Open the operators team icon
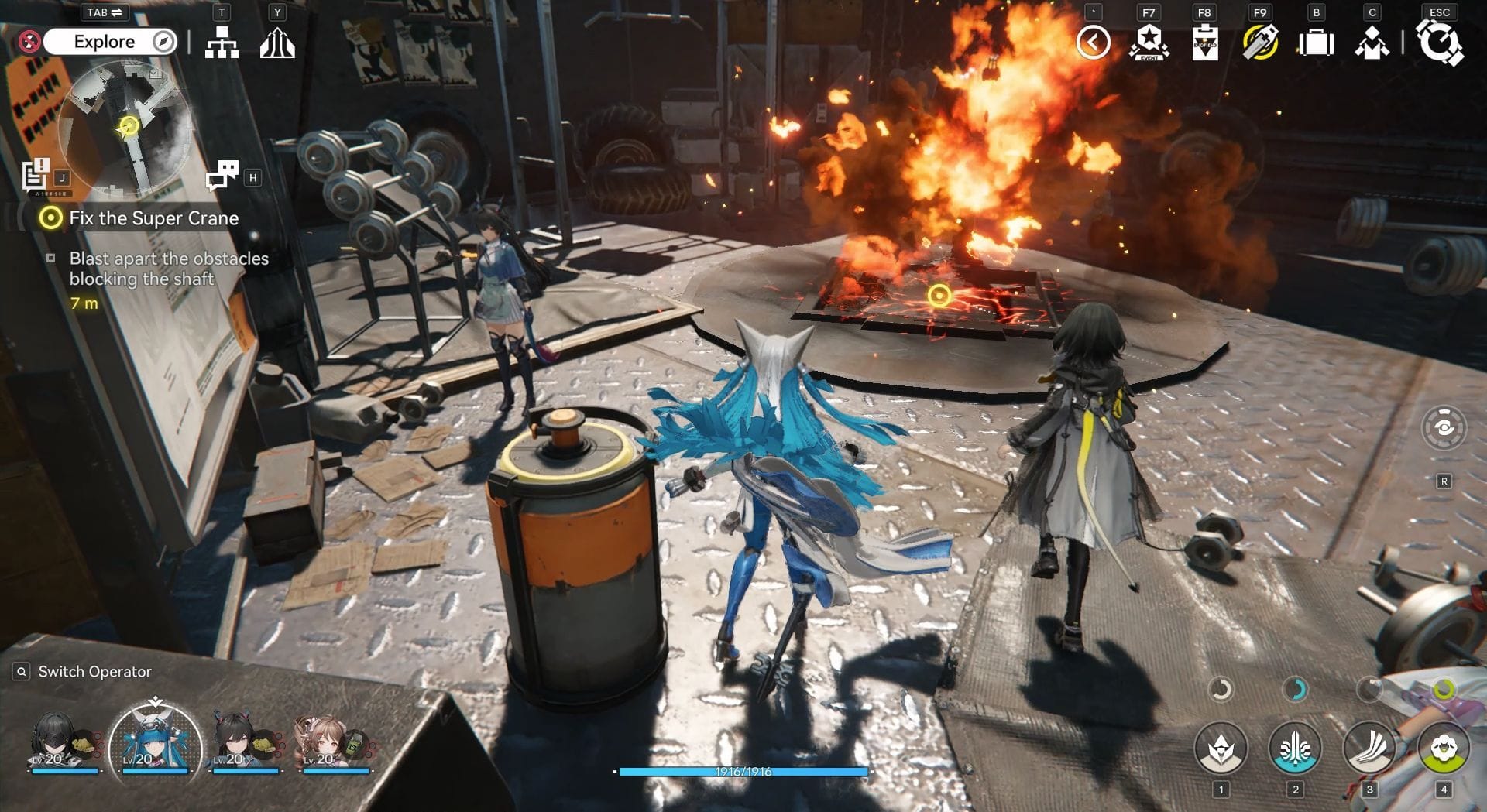1487x812 pixels. [x=1372, y=43]
